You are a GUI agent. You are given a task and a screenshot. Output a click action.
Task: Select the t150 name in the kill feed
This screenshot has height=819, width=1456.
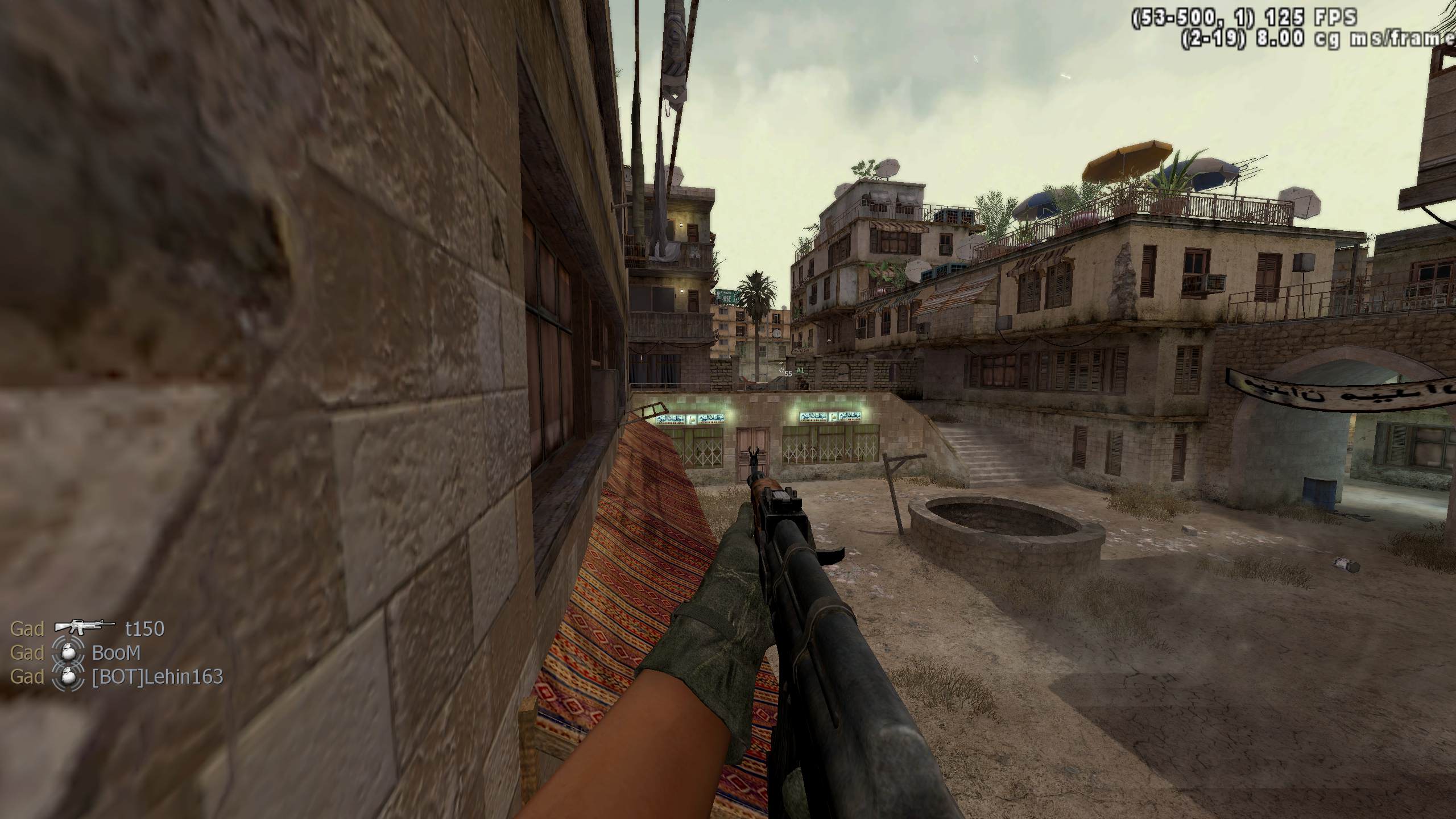144,628
